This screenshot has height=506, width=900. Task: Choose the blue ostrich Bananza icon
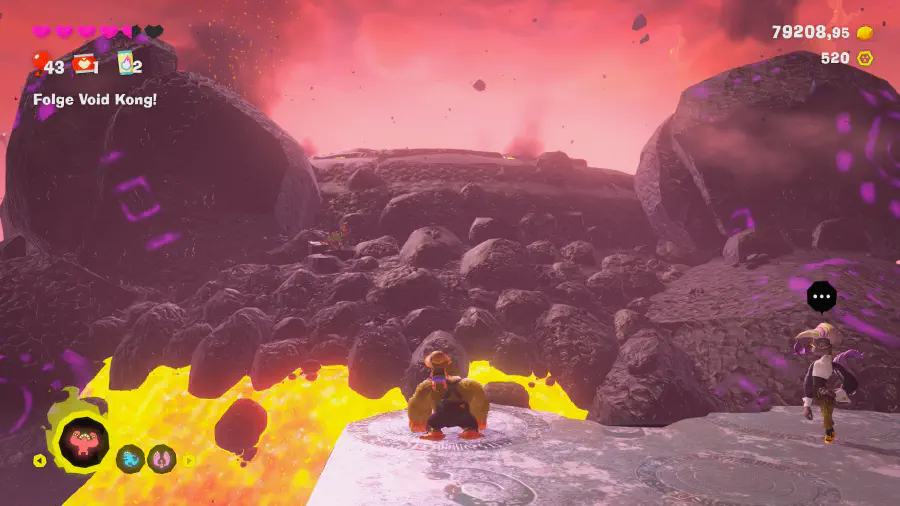[130, 459]
